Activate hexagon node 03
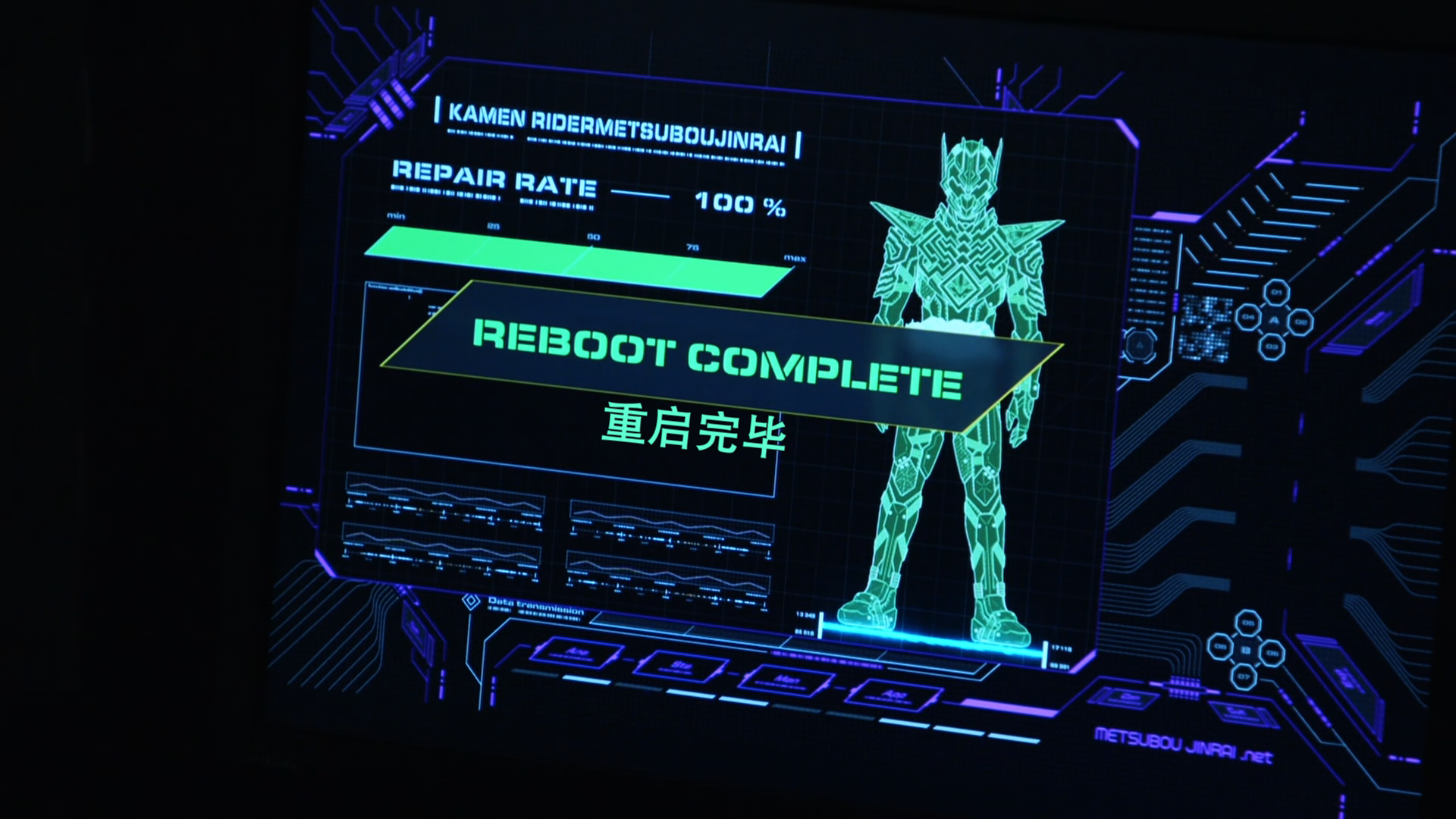This screenshot has height=819, width=1456. click(1272, 347)
